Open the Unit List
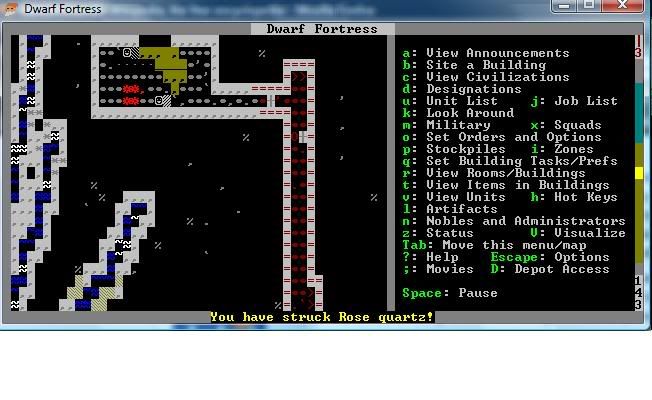The image size is (652, 400). click(x=461, y=101)
